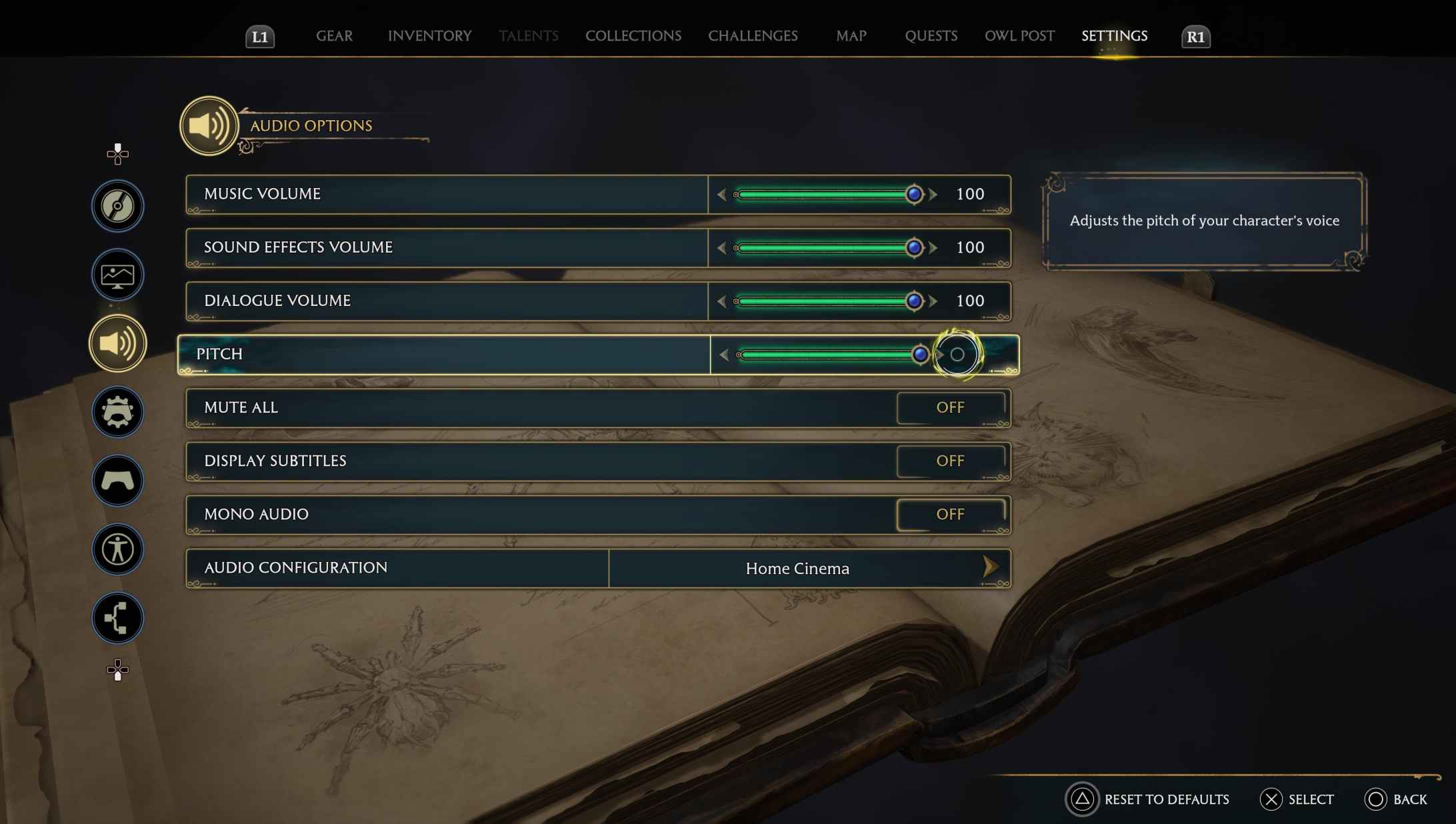The image size is (1456, 824).
Task: Enable Display Subtitles
Action: [x=951, y=461]
